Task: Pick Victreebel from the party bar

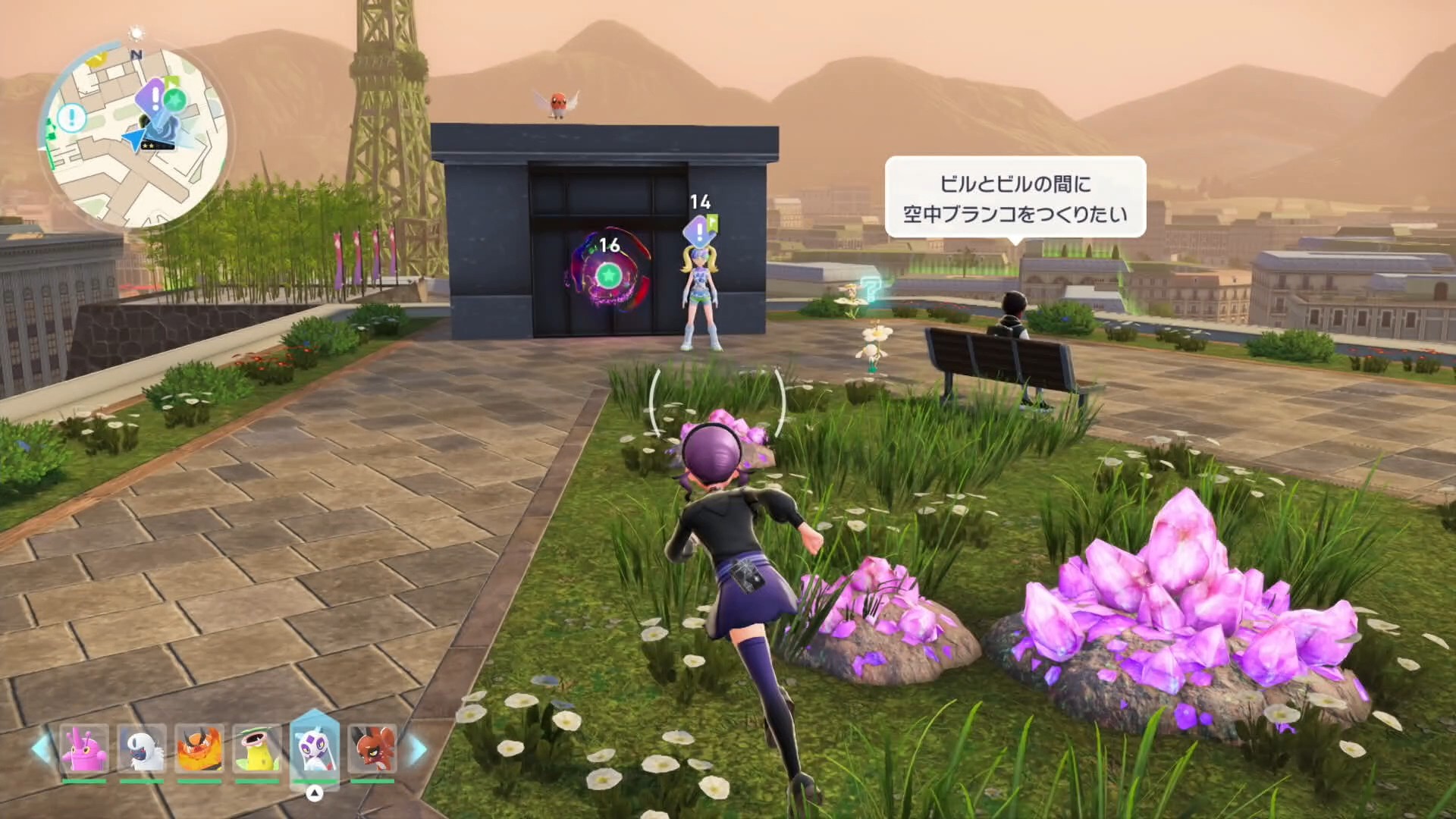Action: [256, 748]
